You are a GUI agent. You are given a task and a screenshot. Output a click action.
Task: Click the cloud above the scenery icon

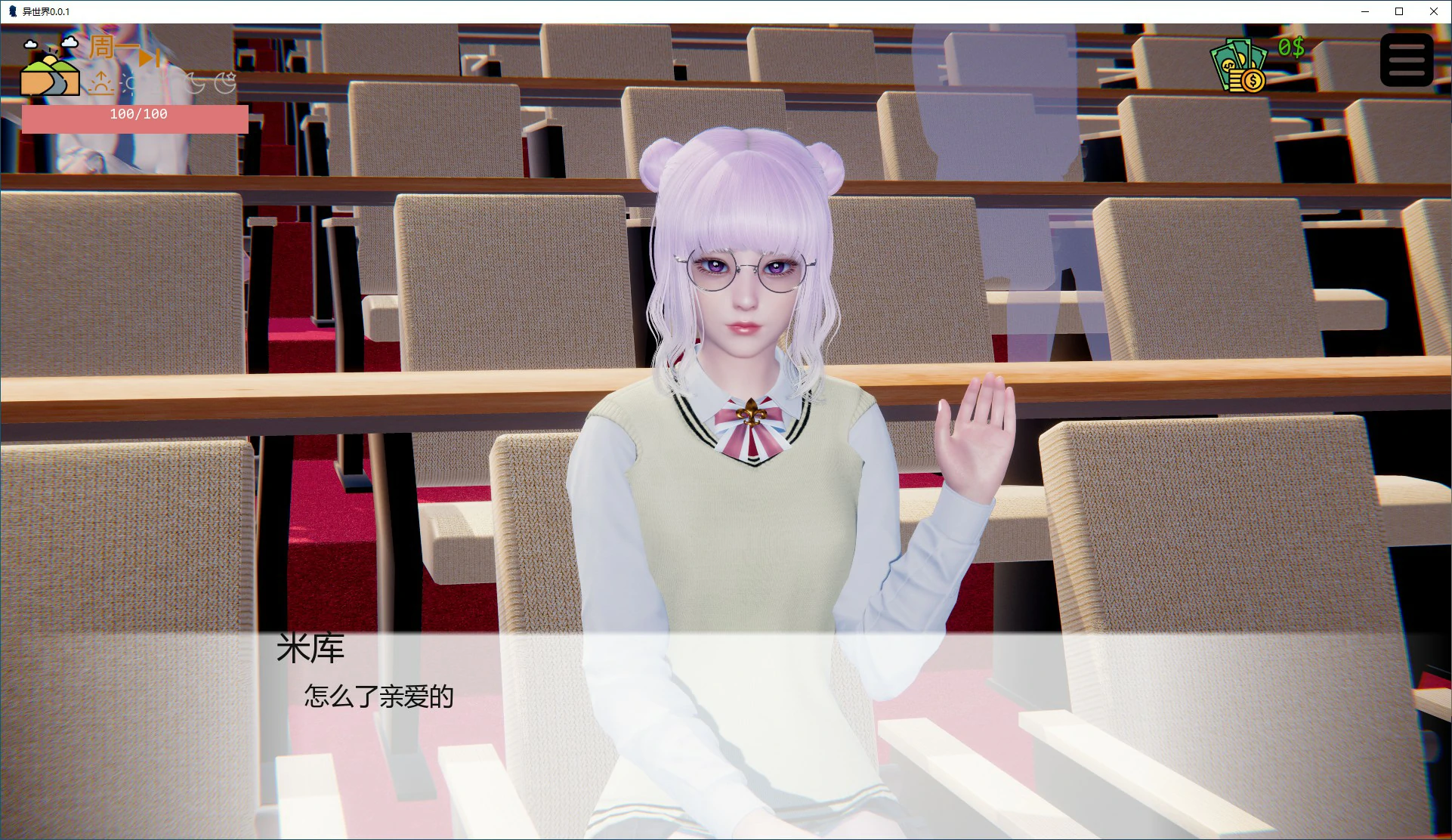(70, 42)
